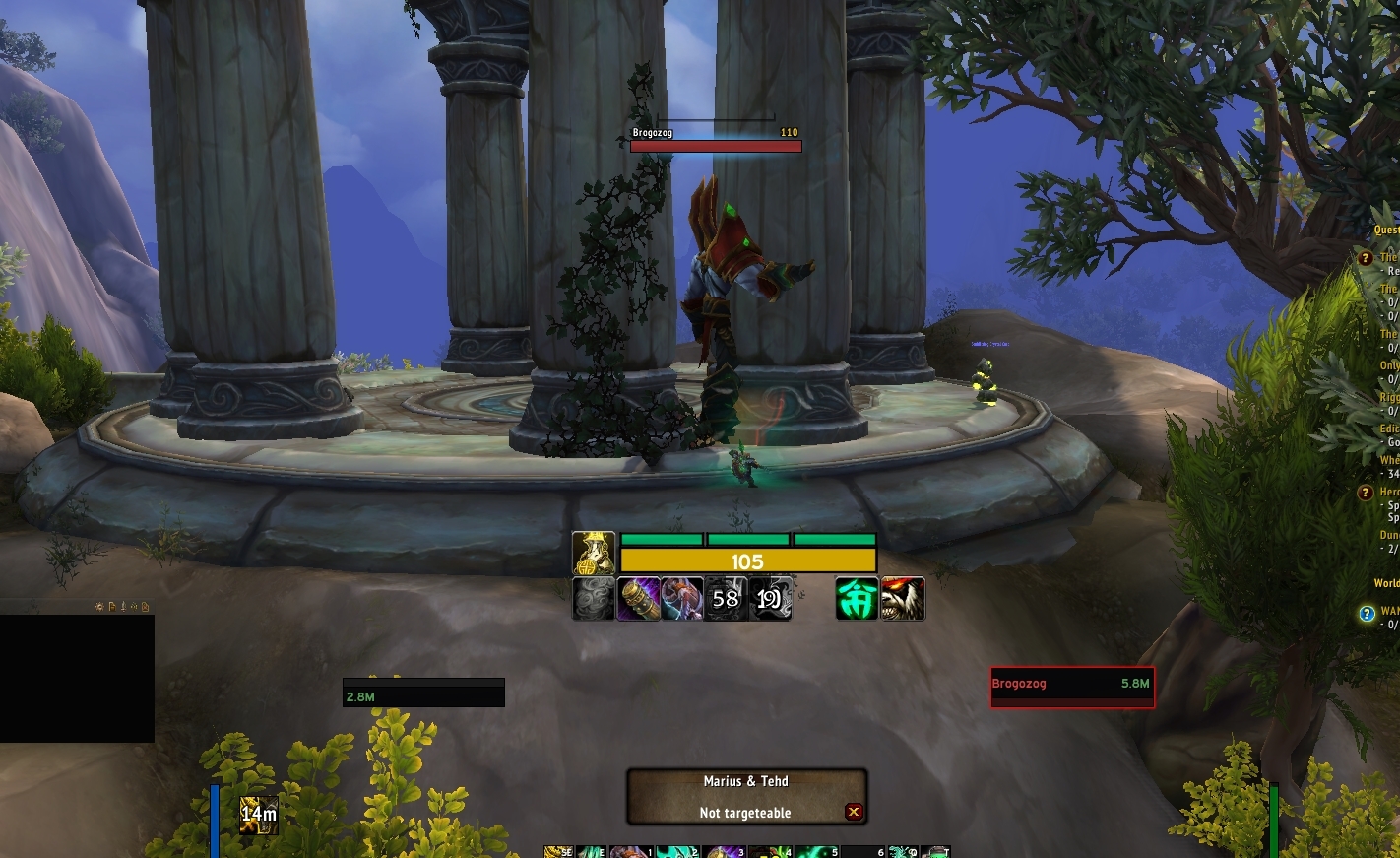Open the gold question mark quest marker in tracker
1400x858 pixels.
click(x=1366, y=258)
